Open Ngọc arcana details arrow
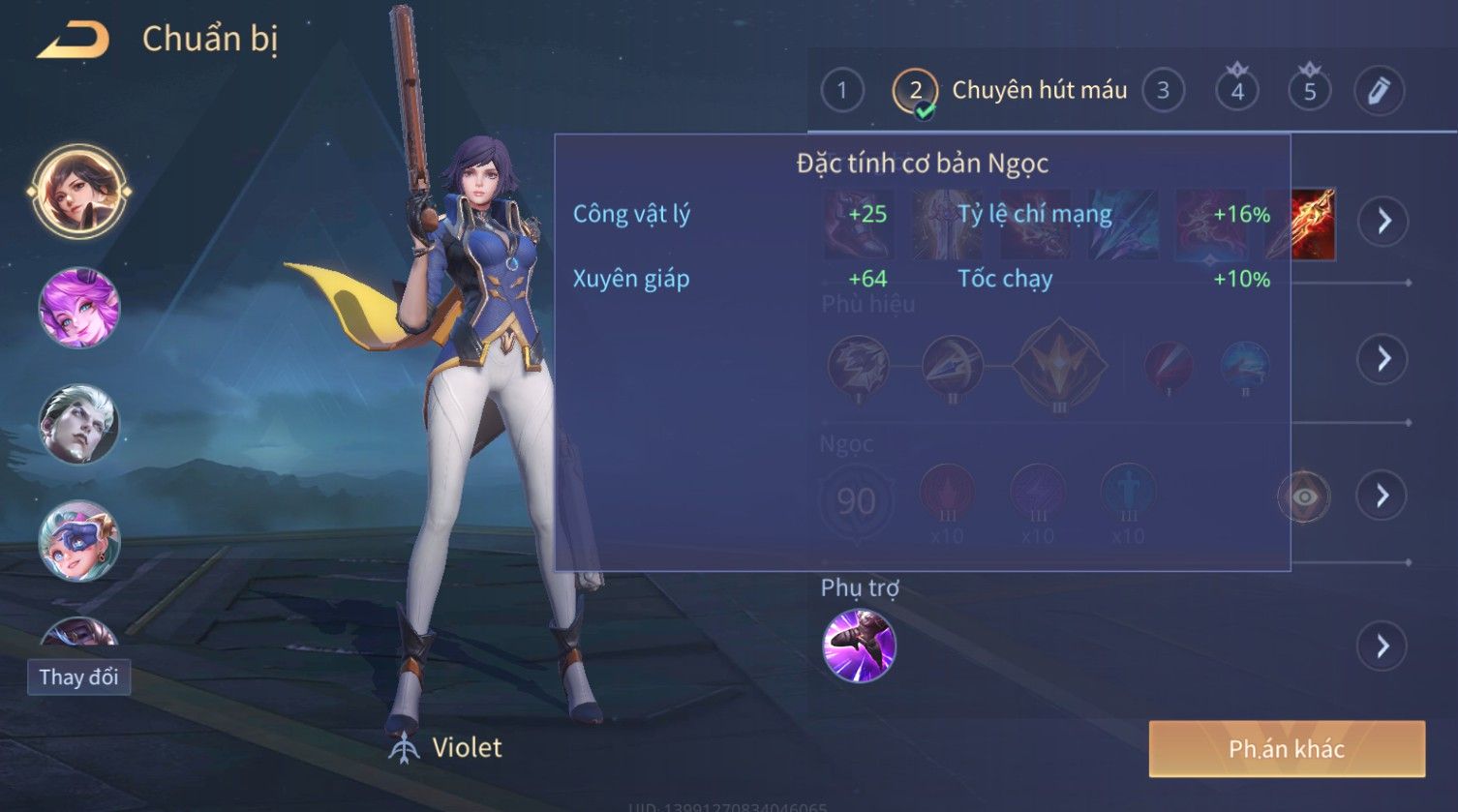This screenshot has width=1458, height=812. pos(1382,496)
